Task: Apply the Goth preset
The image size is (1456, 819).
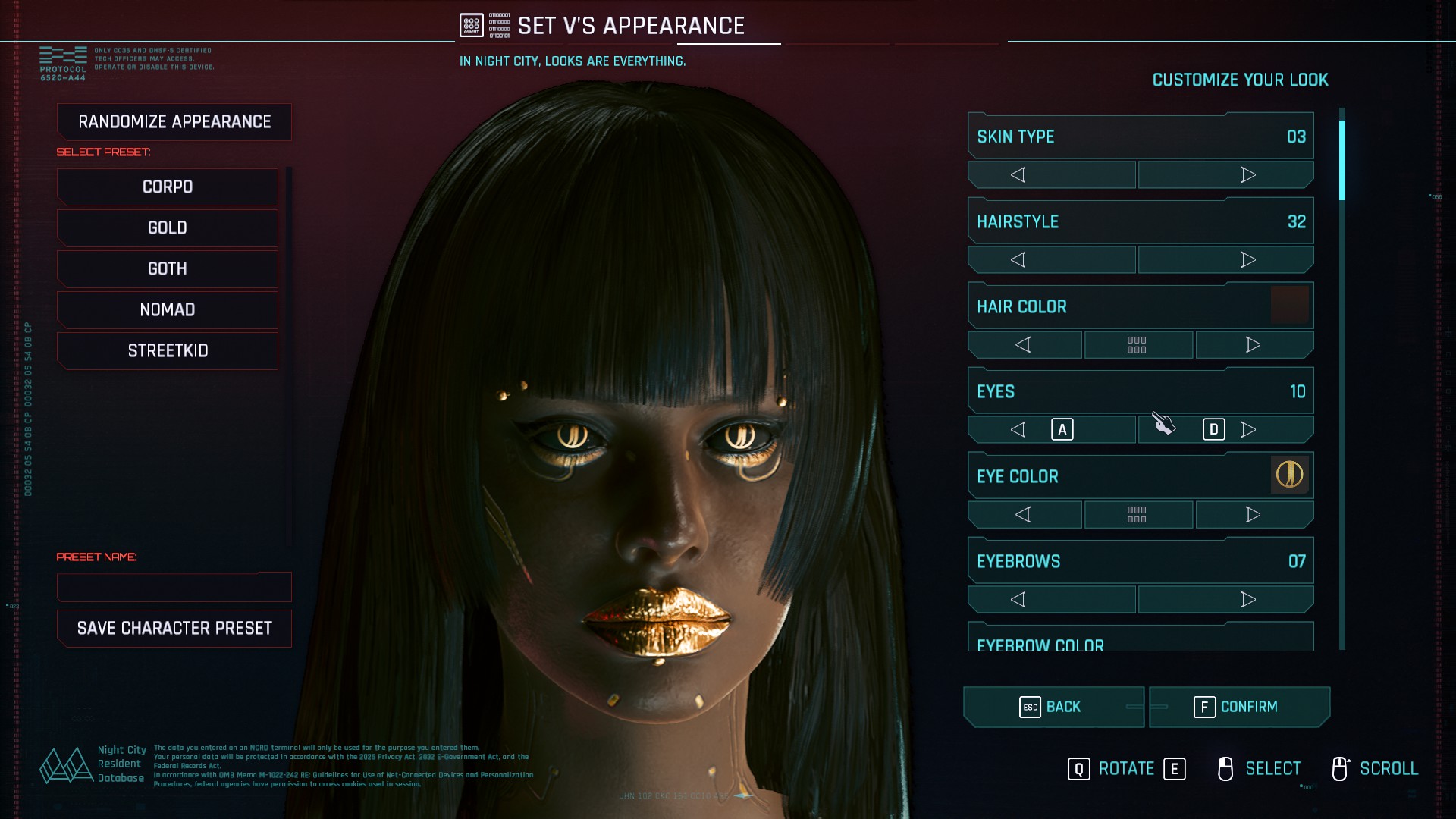Action: click(168, 269)
